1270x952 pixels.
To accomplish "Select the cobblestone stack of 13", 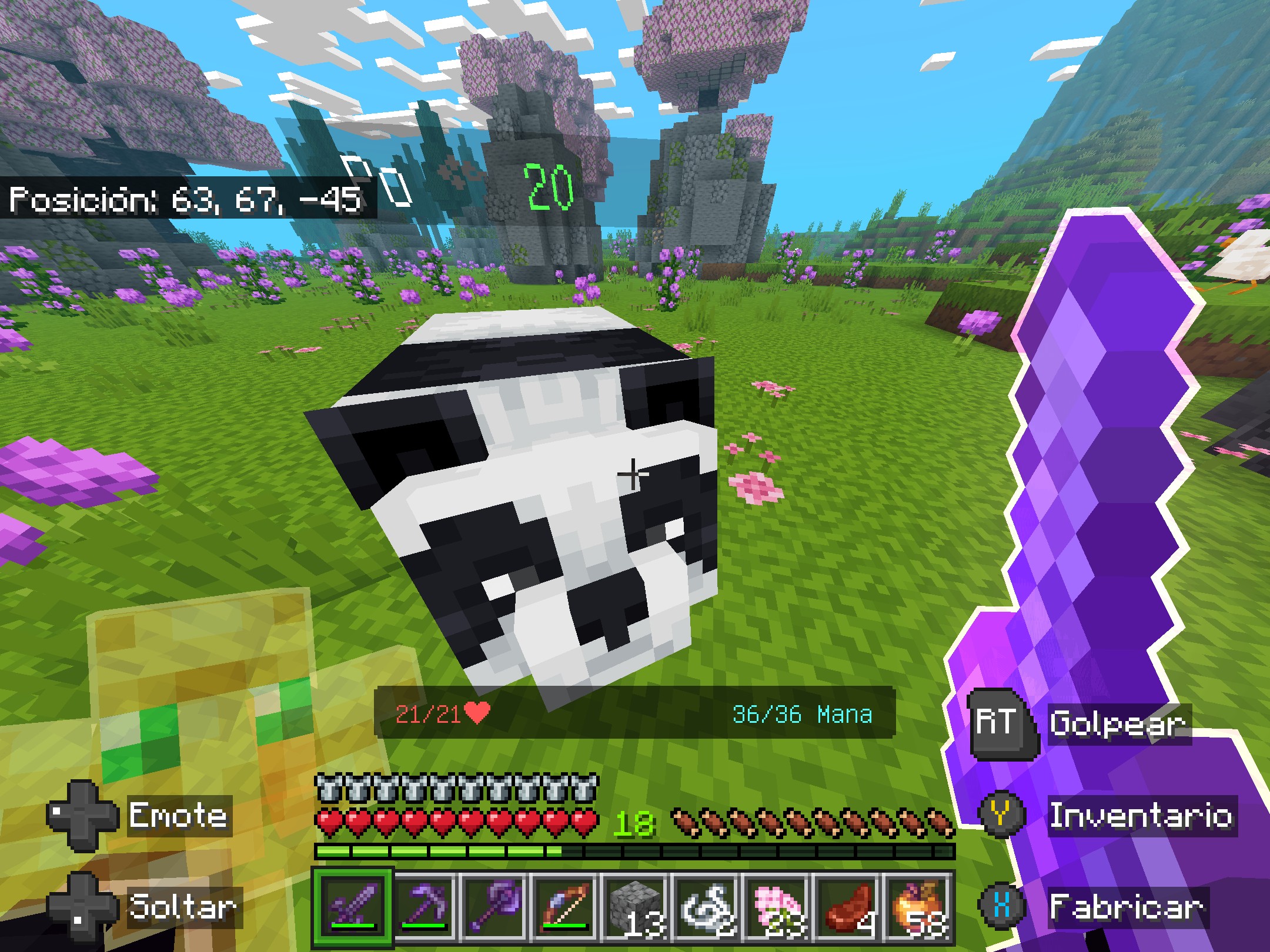I will [634, 908].
